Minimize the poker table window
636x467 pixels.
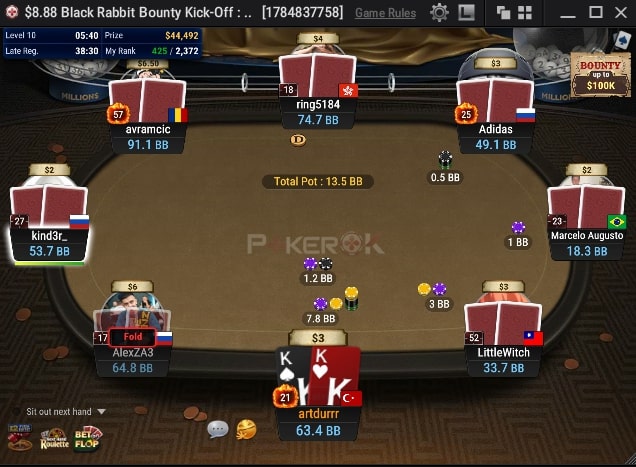click(568, 12)
